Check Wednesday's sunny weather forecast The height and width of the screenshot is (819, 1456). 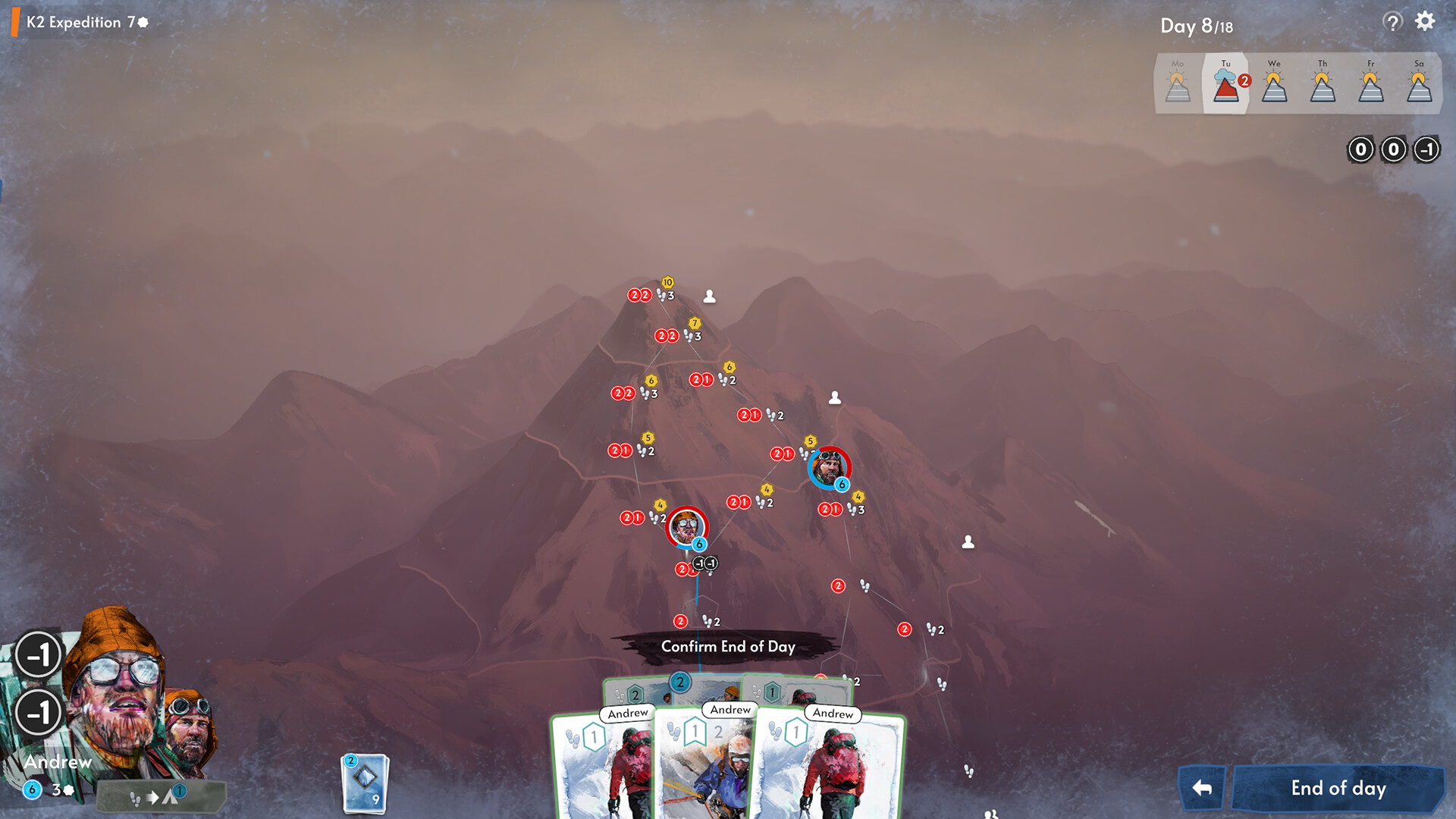(1273, 83)
